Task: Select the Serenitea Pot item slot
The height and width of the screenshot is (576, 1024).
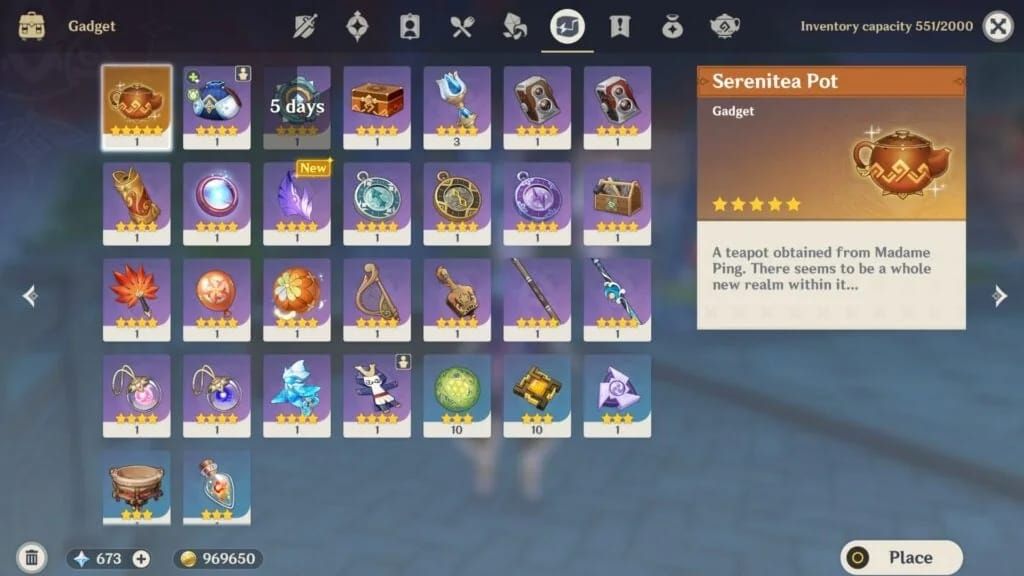Action: [137, 107]
